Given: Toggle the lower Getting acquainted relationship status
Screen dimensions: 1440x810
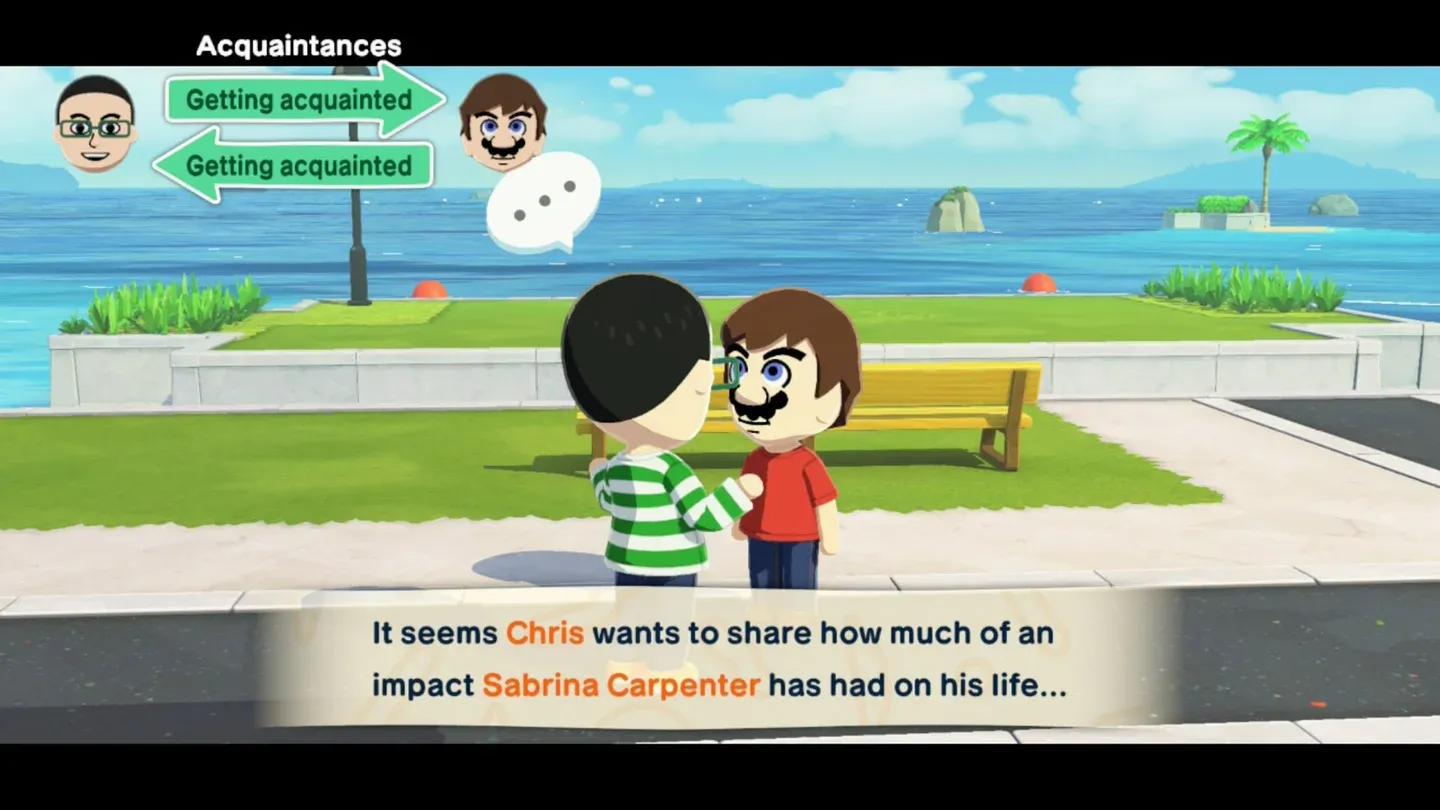Looking at the screenshot, I should (290, 166).
